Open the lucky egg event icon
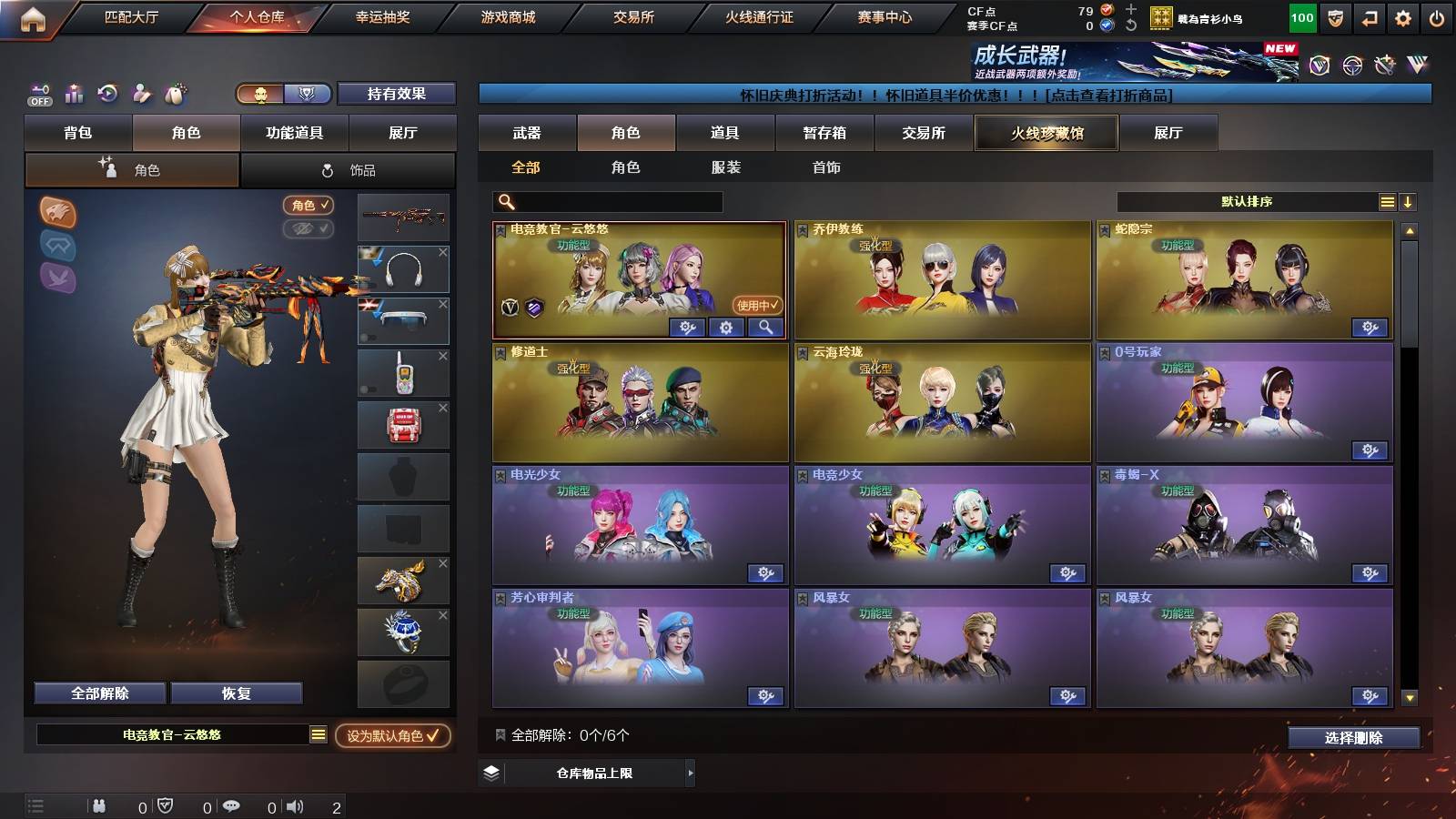Screen dimensions: 1456x819 [x=176, y=95]
